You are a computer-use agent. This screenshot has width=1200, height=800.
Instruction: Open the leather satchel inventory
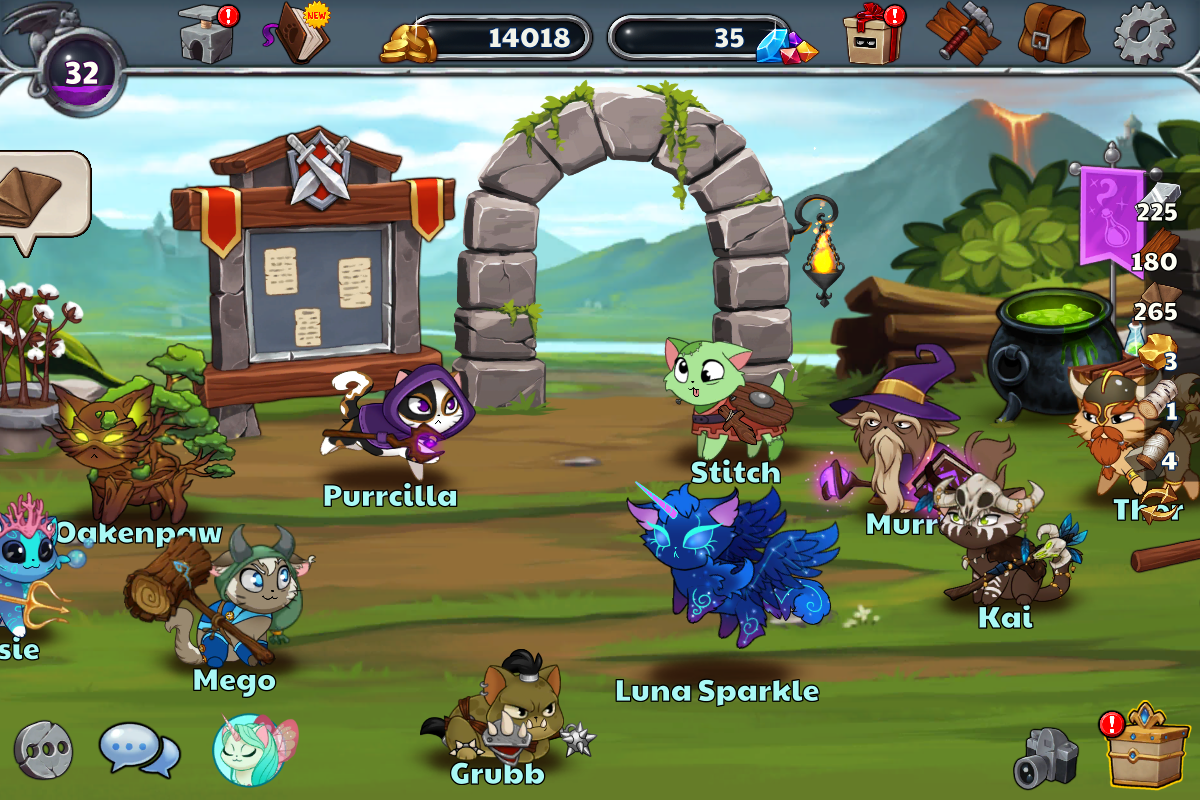(1053, 34)
